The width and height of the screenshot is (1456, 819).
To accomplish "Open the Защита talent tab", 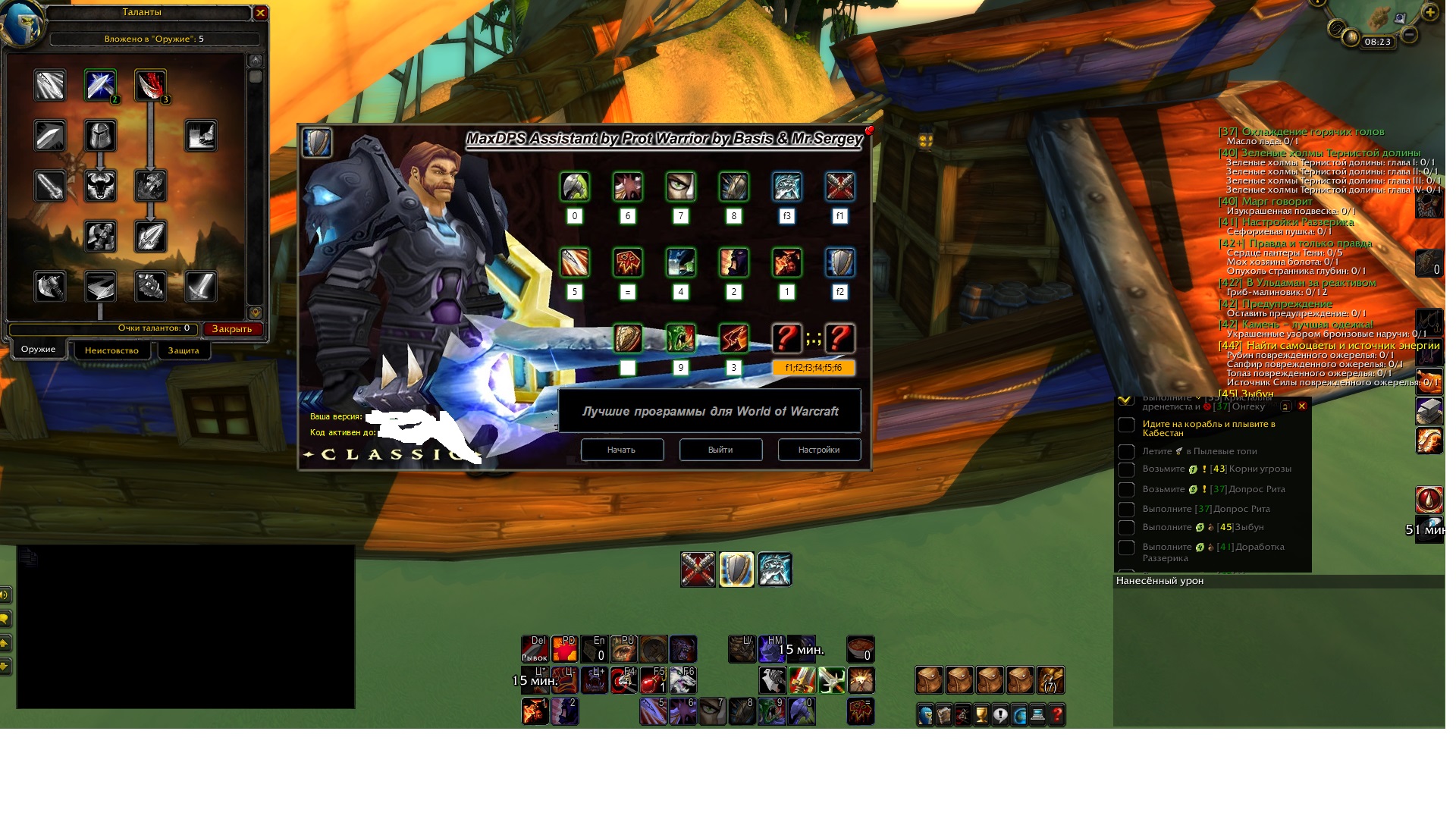I will tap(184, 350).
